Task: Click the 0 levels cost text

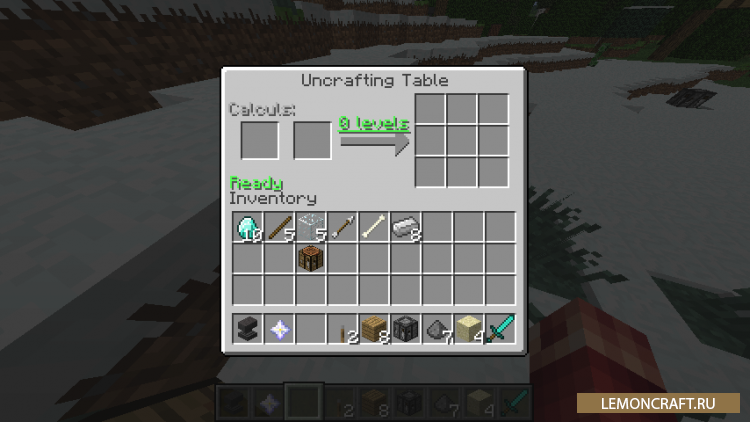Action: [374, 123]
